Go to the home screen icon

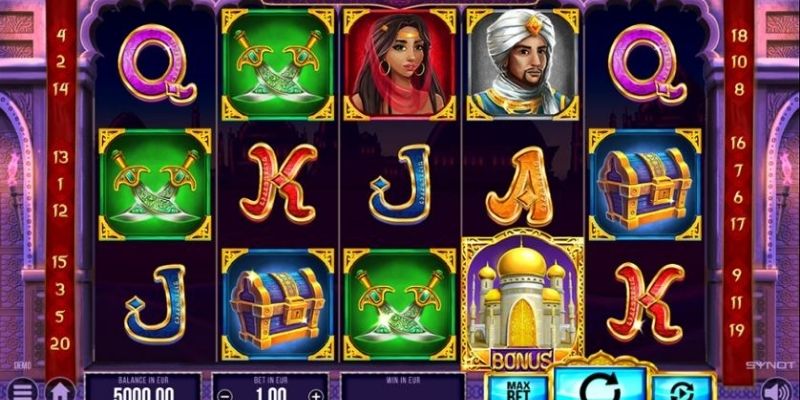tap(60, 389)
